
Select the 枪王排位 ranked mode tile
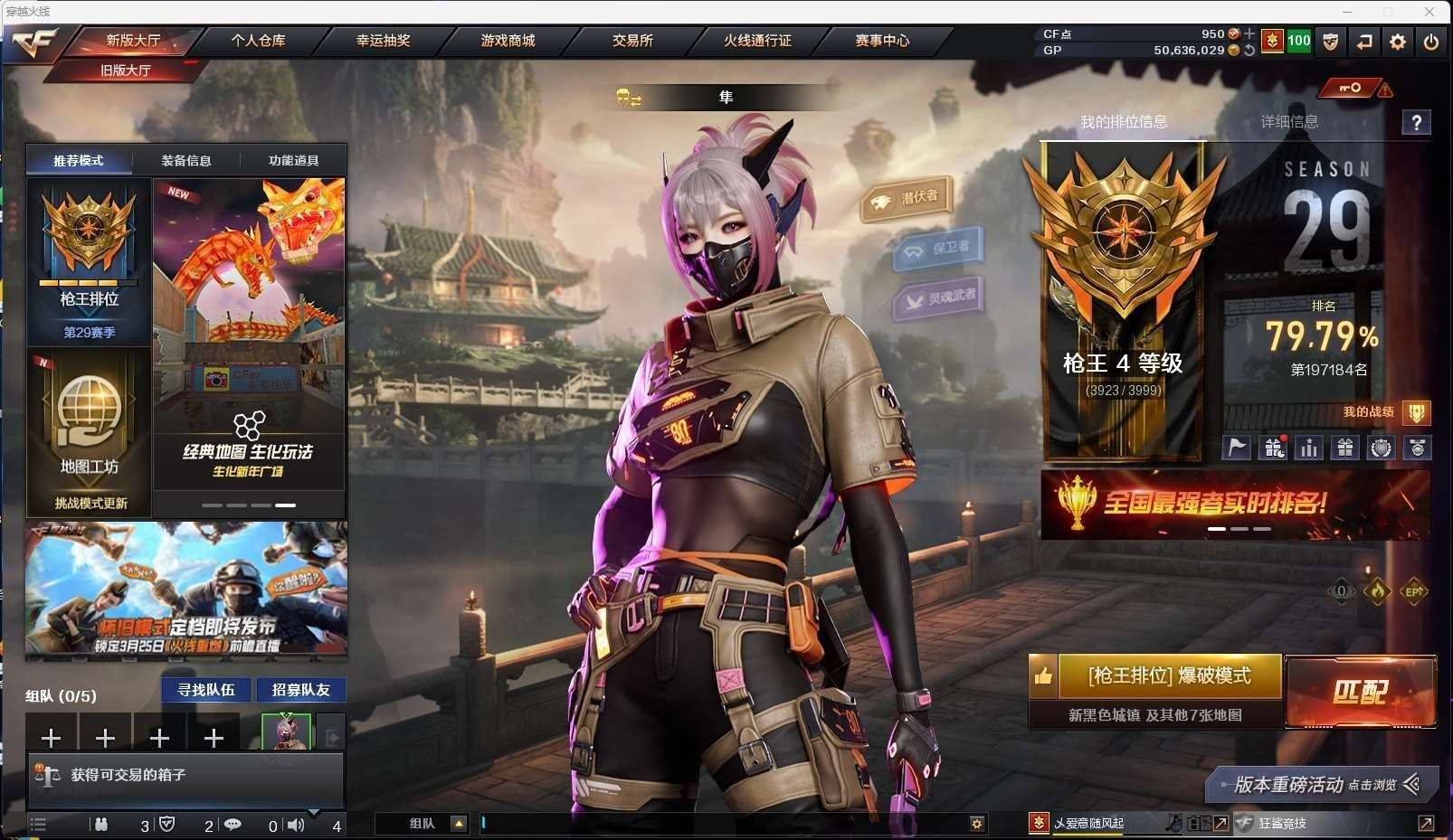coord(89,262)
